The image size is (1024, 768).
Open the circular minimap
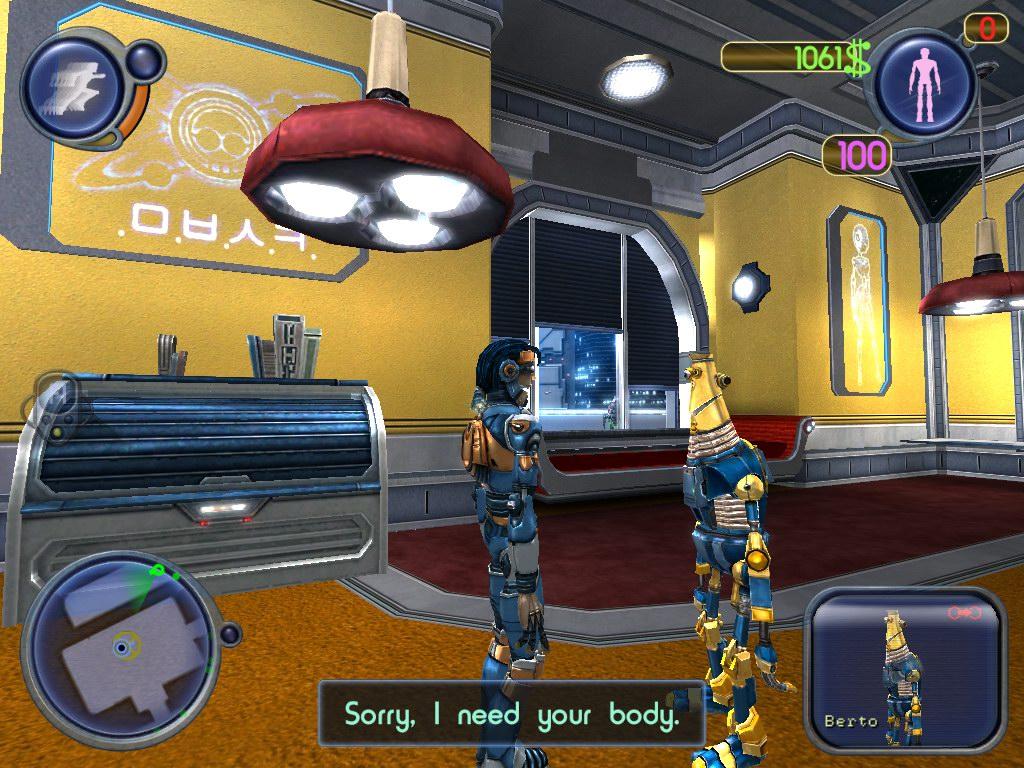pos(120,647)
